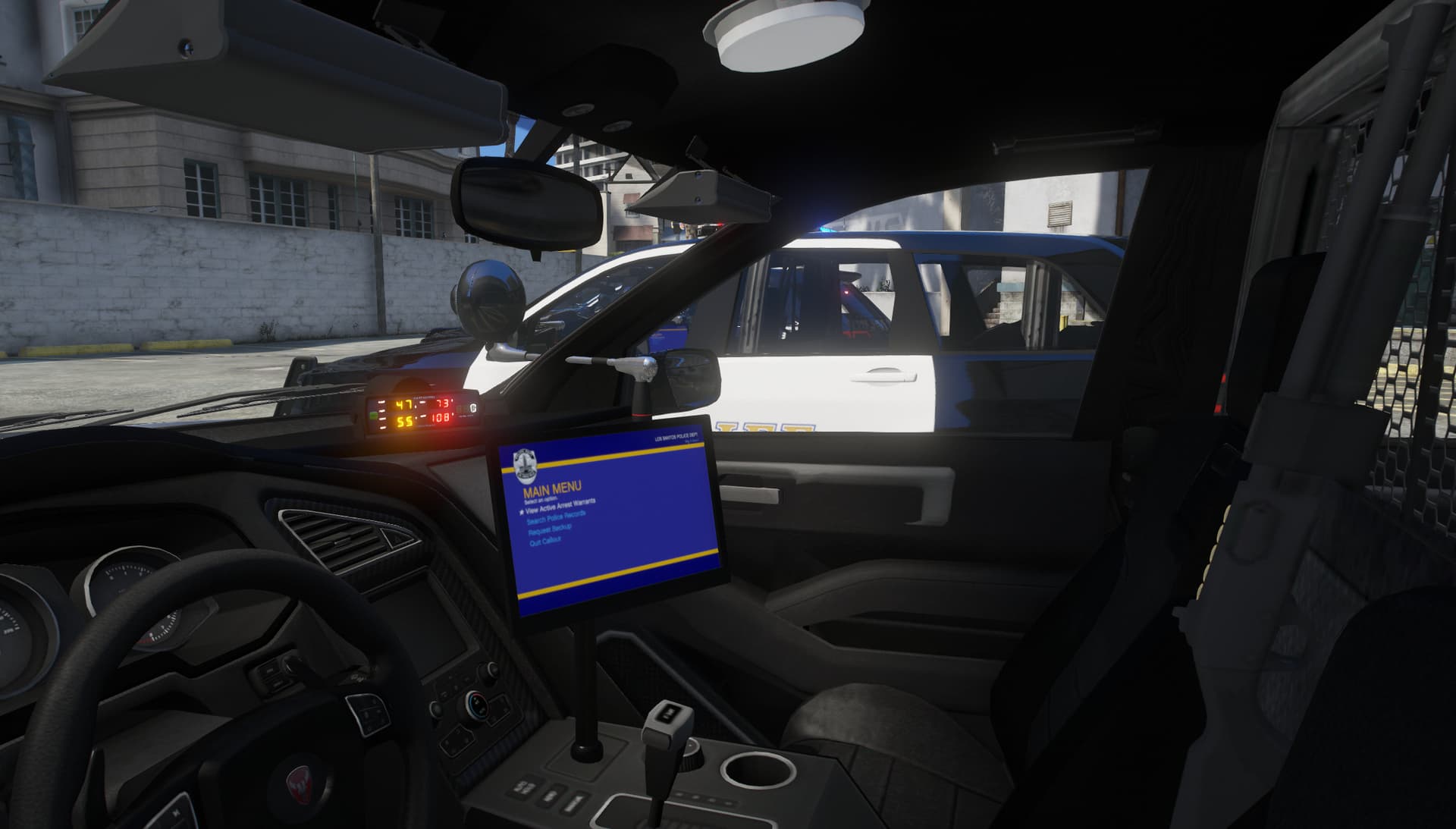This screenshot has height=829, width=1456.
Task: Click the LSPD badge emblem on the MDT screen
Action: (x=525, y=465)
